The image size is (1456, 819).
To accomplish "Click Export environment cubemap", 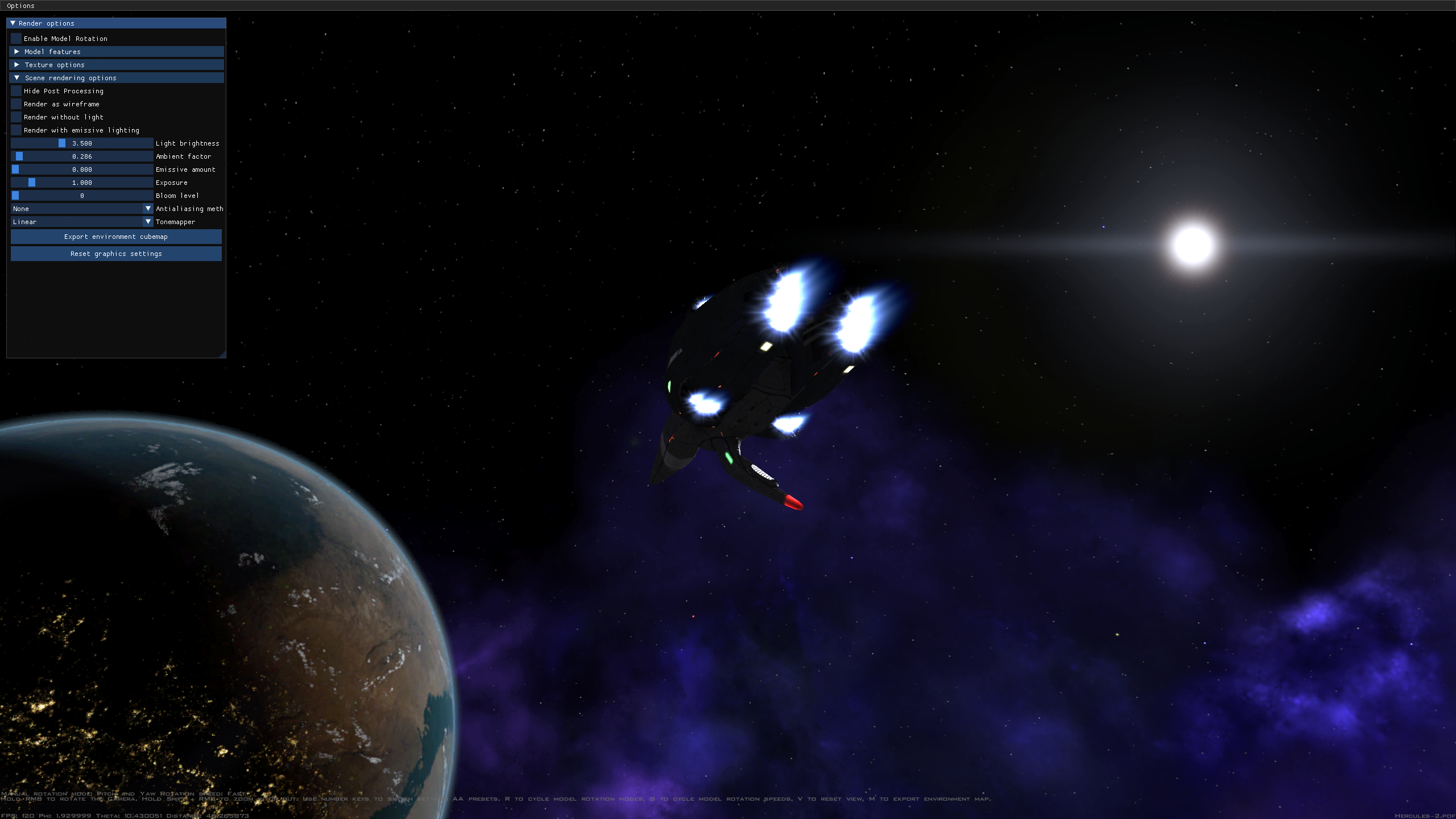I will (116, 237).
